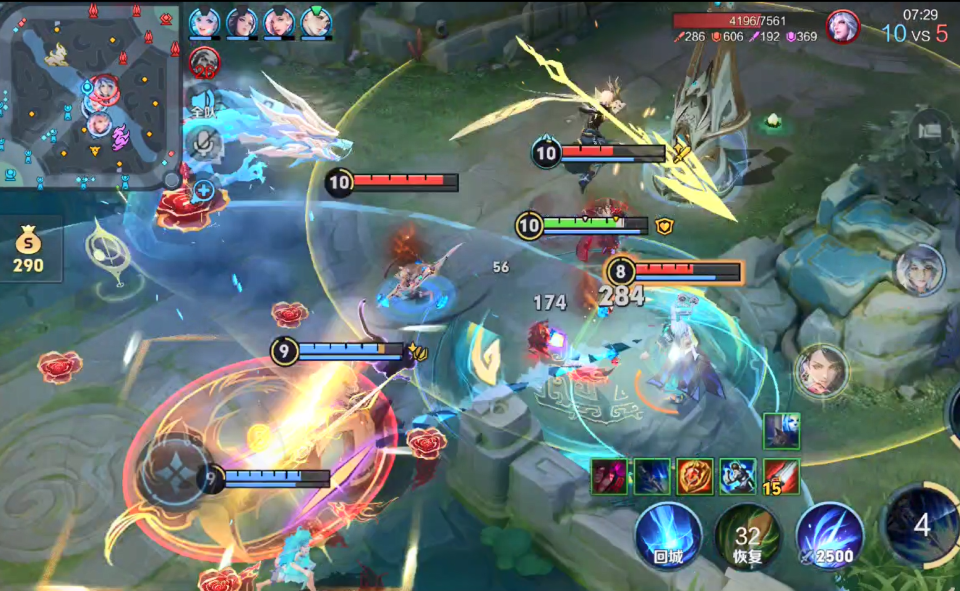Viewport: 960px width, 591px height.
Task: Select the red blade item showing 15
Action: pos(781,476)
